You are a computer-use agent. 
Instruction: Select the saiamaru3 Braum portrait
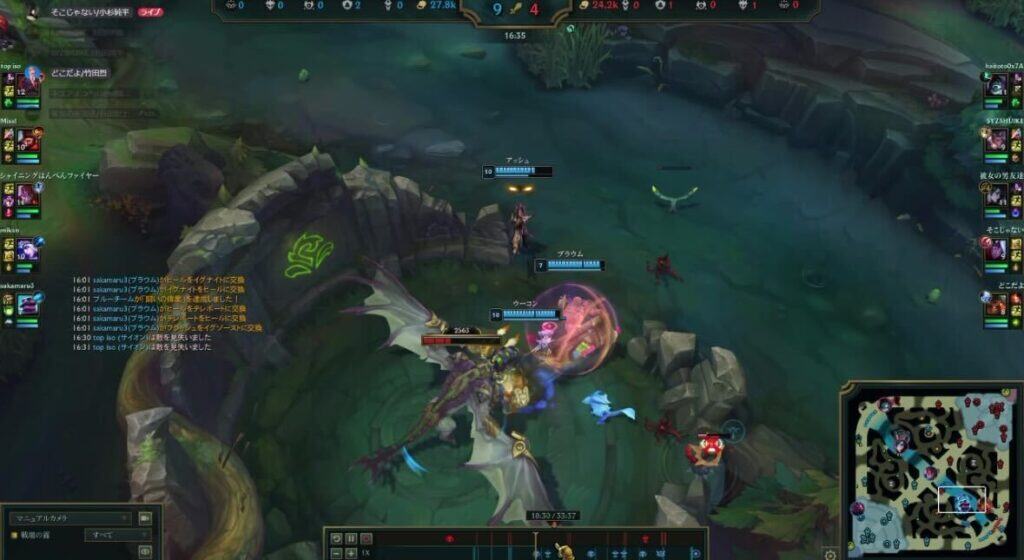26,304
